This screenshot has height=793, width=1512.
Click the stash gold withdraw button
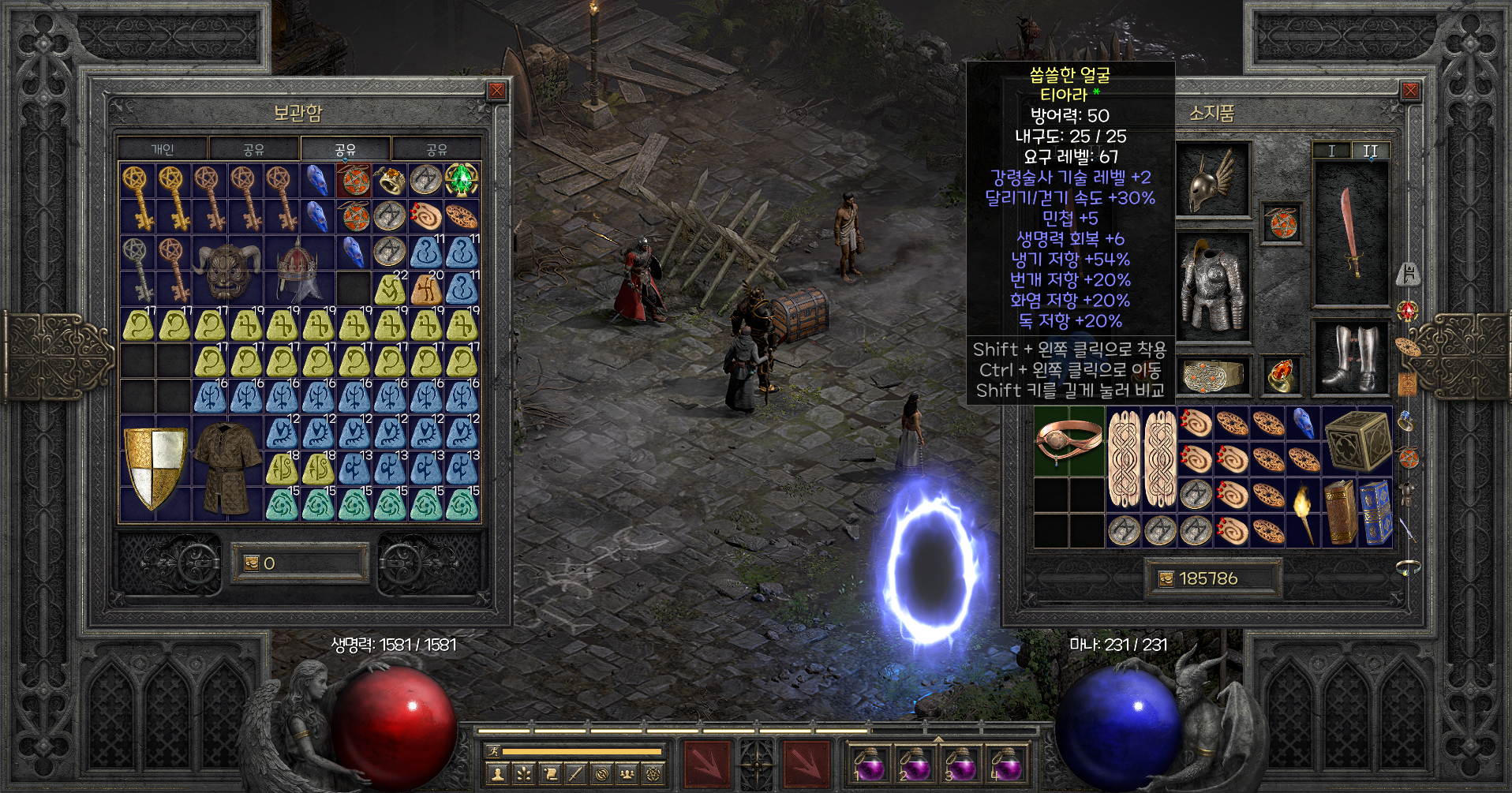[x=252, y=563]
